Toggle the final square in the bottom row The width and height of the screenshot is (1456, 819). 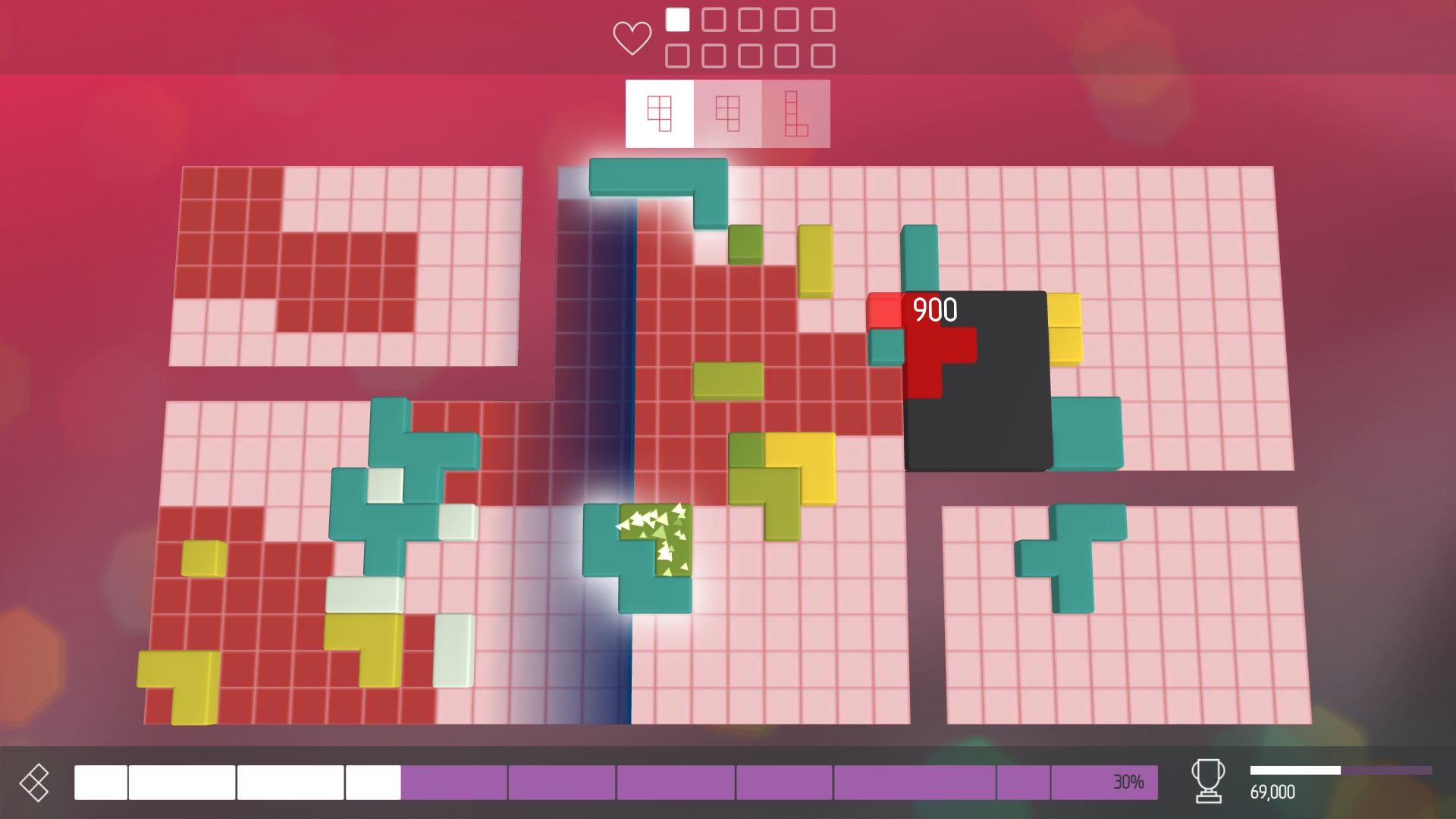click(x=824, y=55)
